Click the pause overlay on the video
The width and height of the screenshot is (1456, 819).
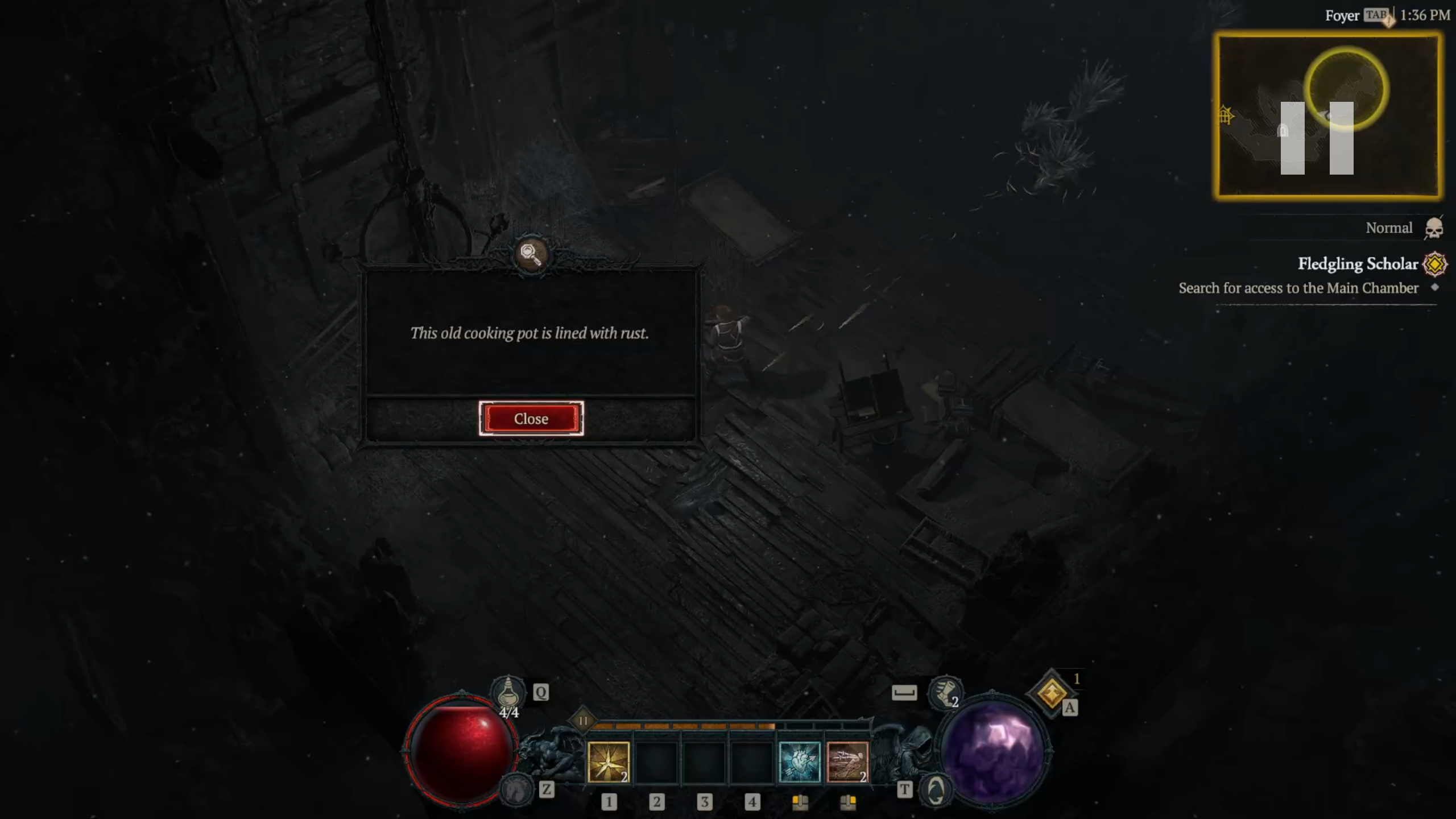[x=1316, y=138]
